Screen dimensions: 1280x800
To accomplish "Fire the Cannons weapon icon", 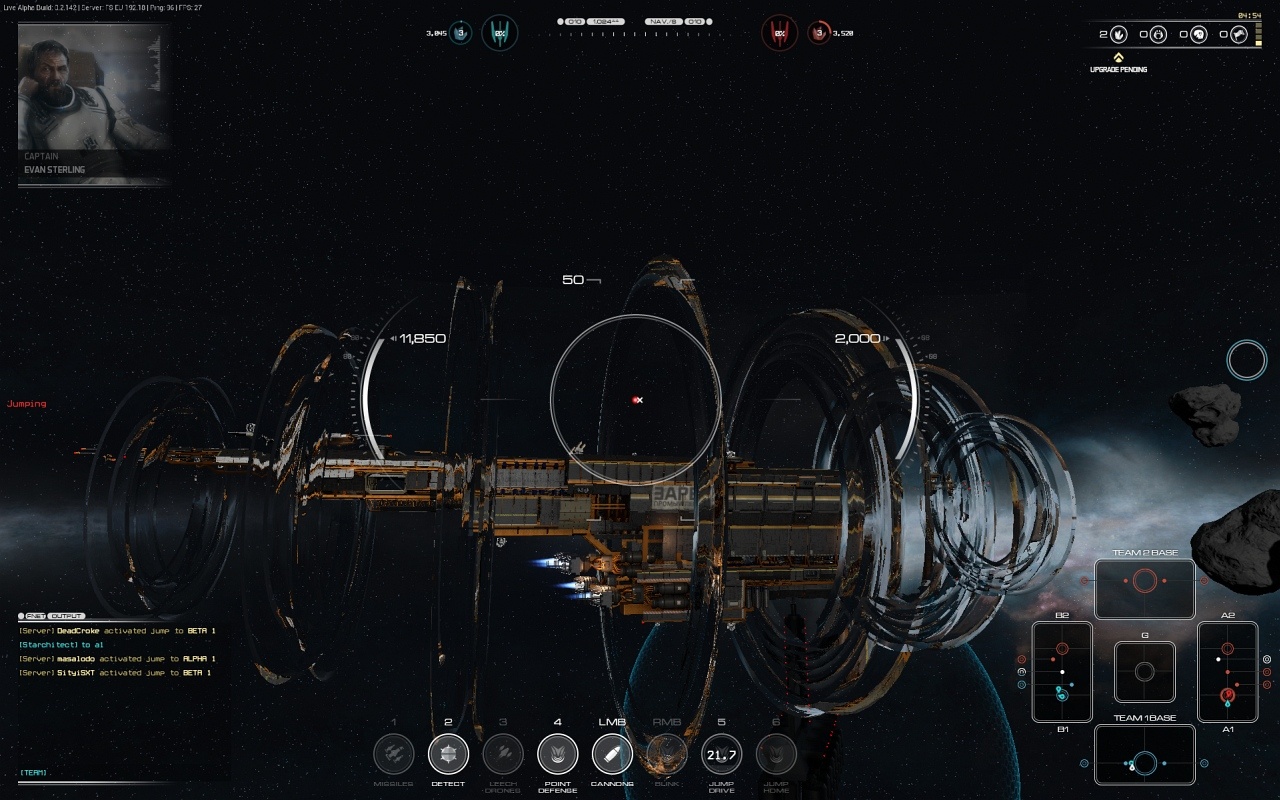I will (612, 754).
